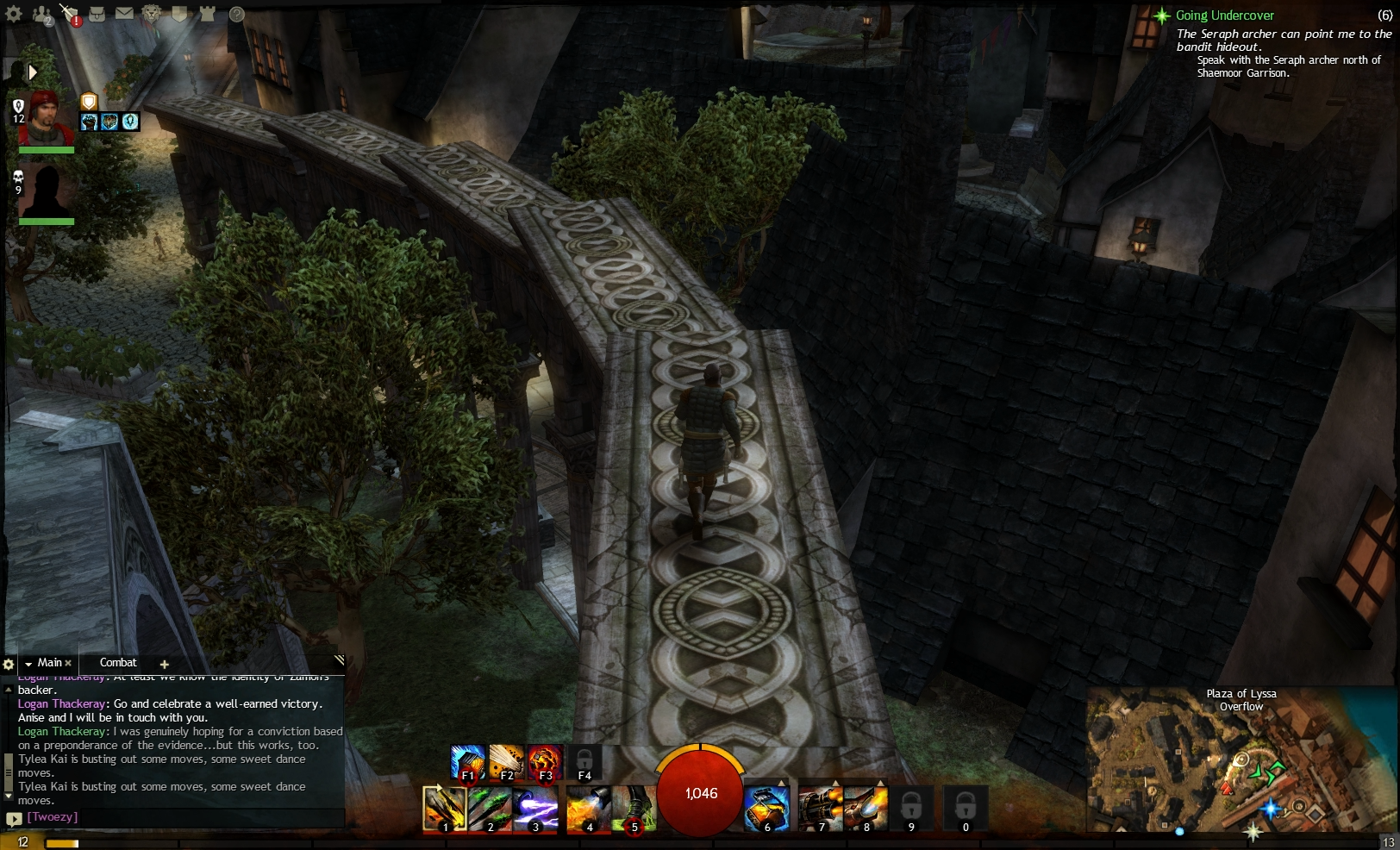This screenshot has width=1400, height=850.
Task: Open the mail envelope icon
Action: (x=123, y=12)
